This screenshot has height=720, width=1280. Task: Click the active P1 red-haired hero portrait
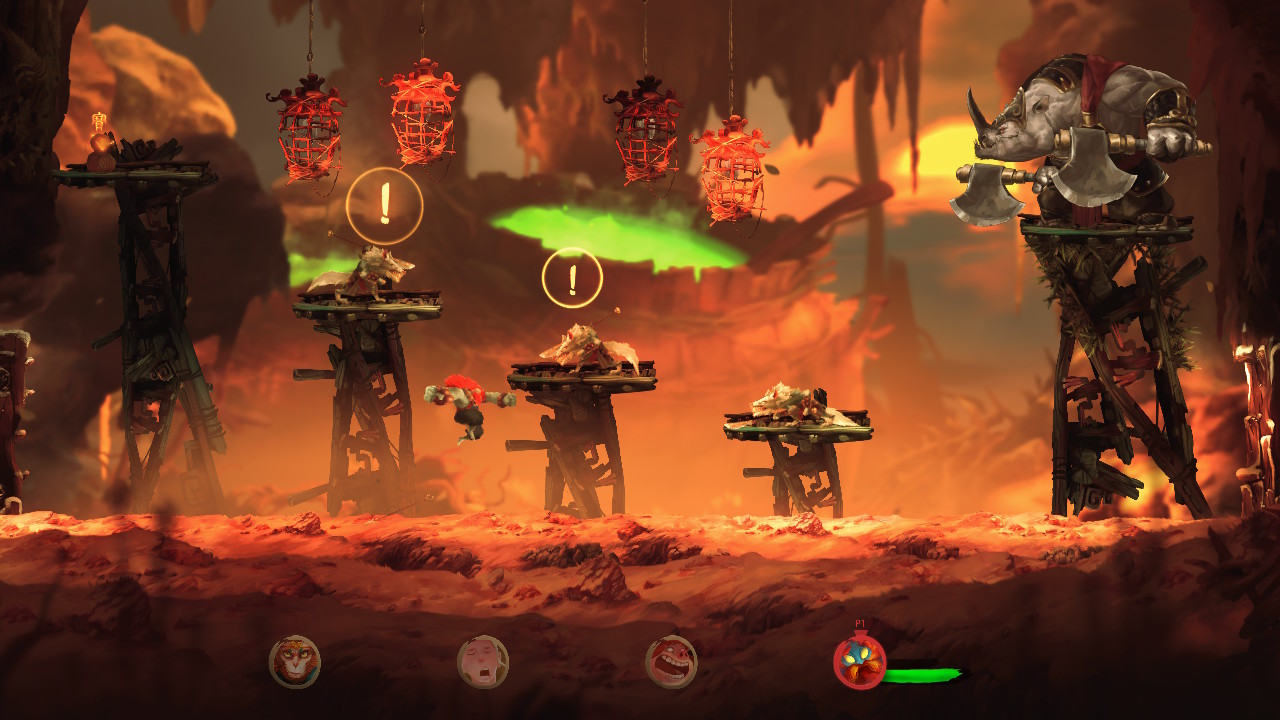859,663
